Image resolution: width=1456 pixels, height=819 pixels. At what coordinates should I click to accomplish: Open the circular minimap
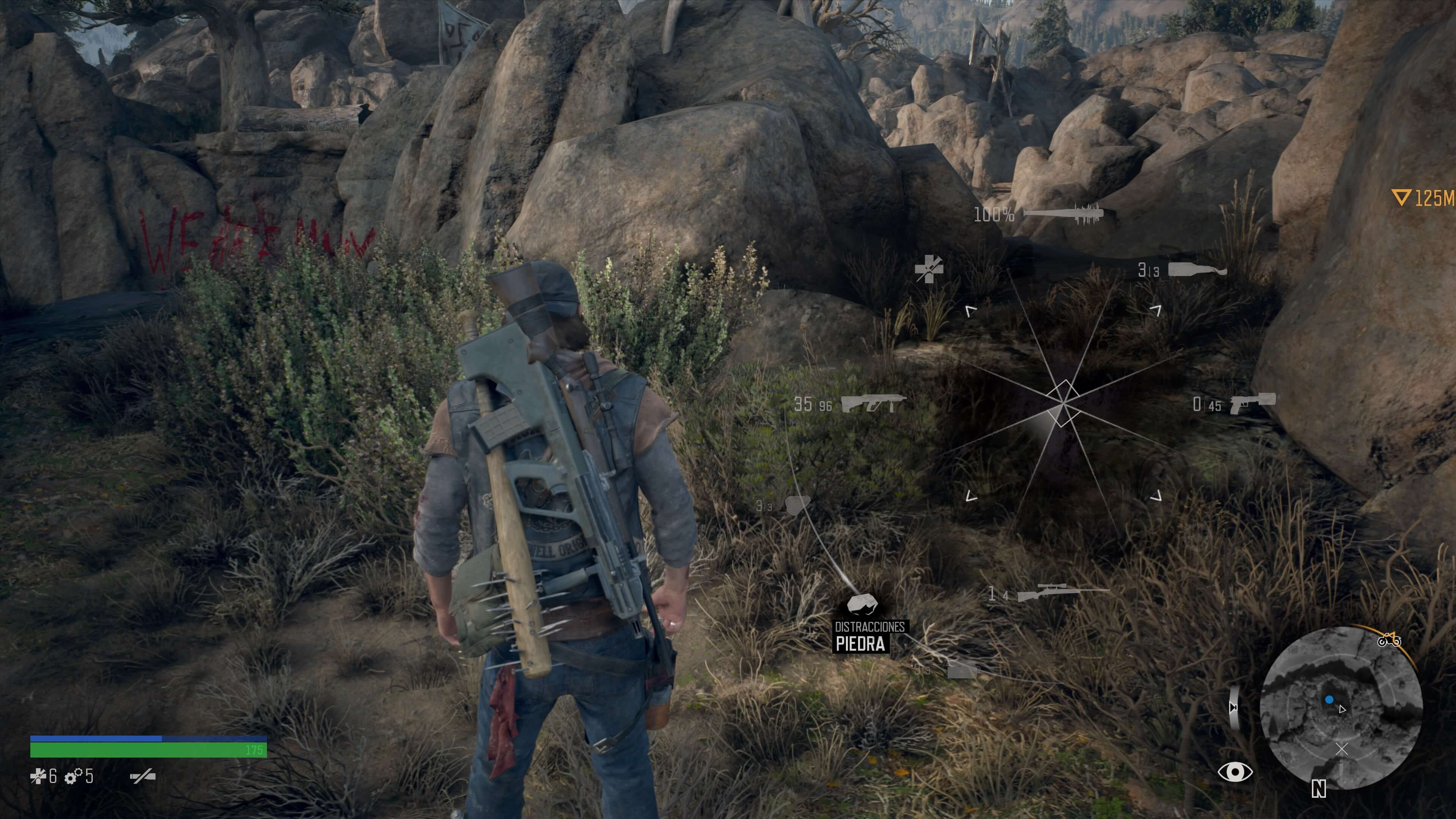[x=1341, y=707]
